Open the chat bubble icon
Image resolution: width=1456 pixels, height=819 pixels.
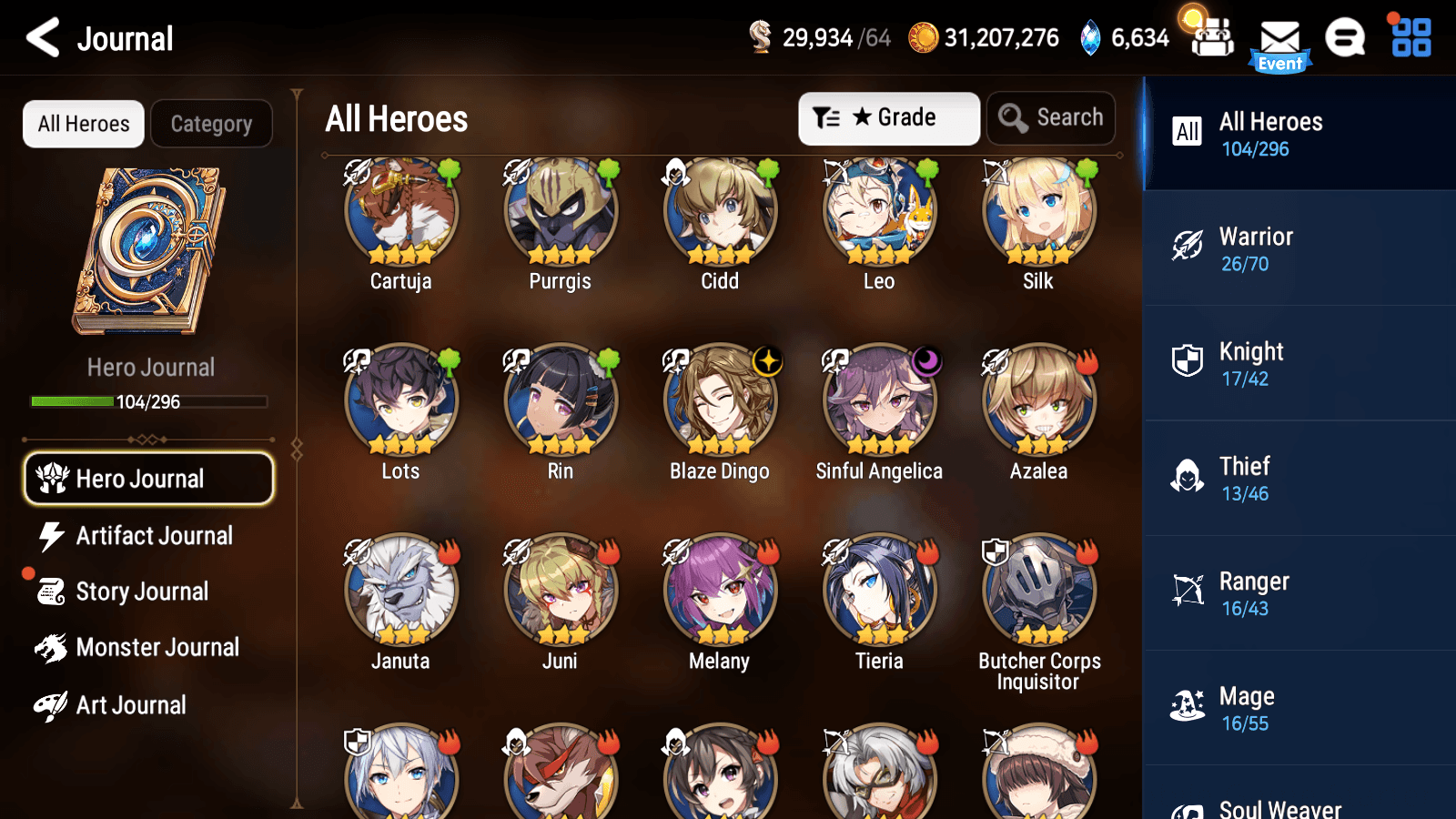click(1344, 38)
